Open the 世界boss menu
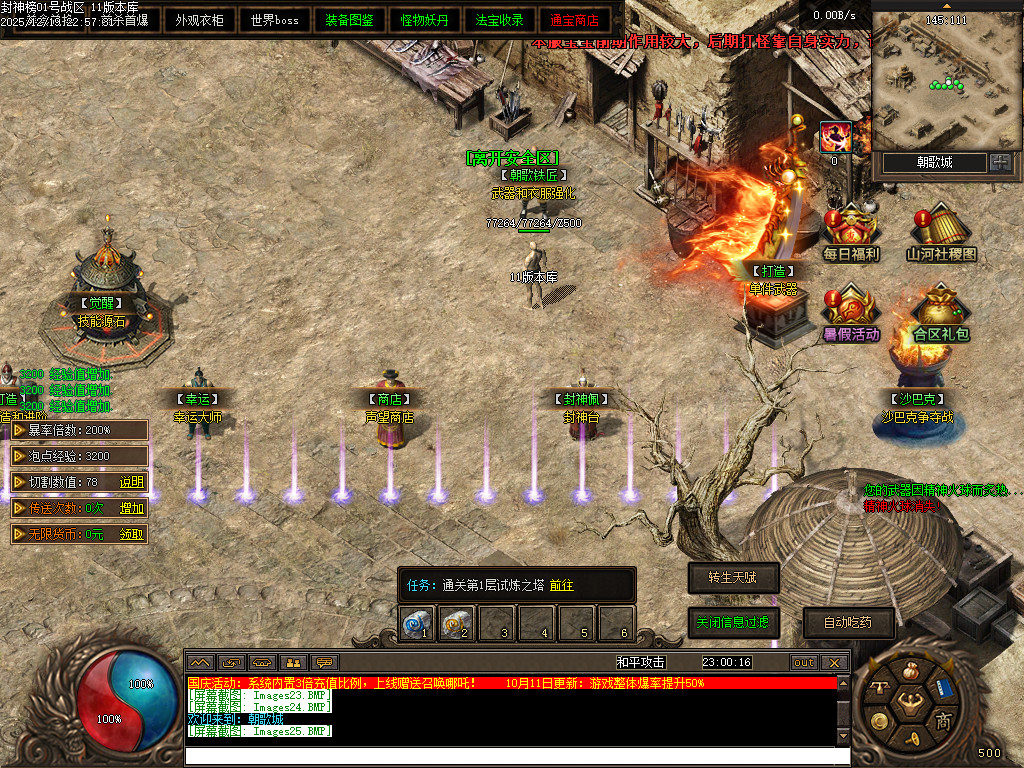 pos(274,20)
